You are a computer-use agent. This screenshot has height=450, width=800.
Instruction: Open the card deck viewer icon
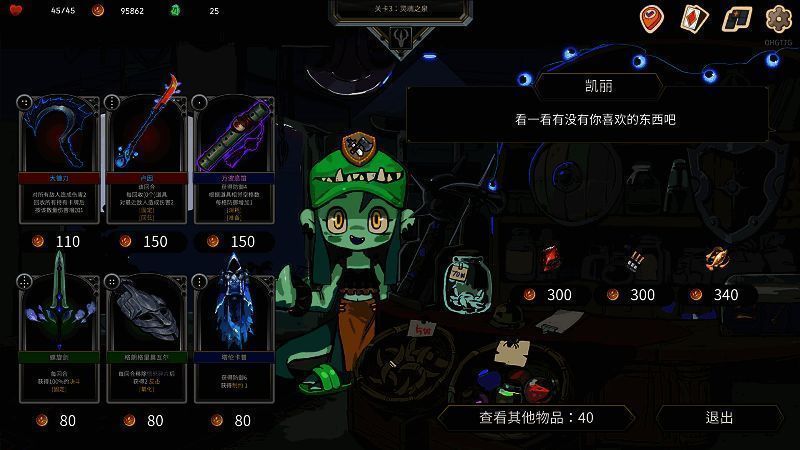tap(694, 18)
